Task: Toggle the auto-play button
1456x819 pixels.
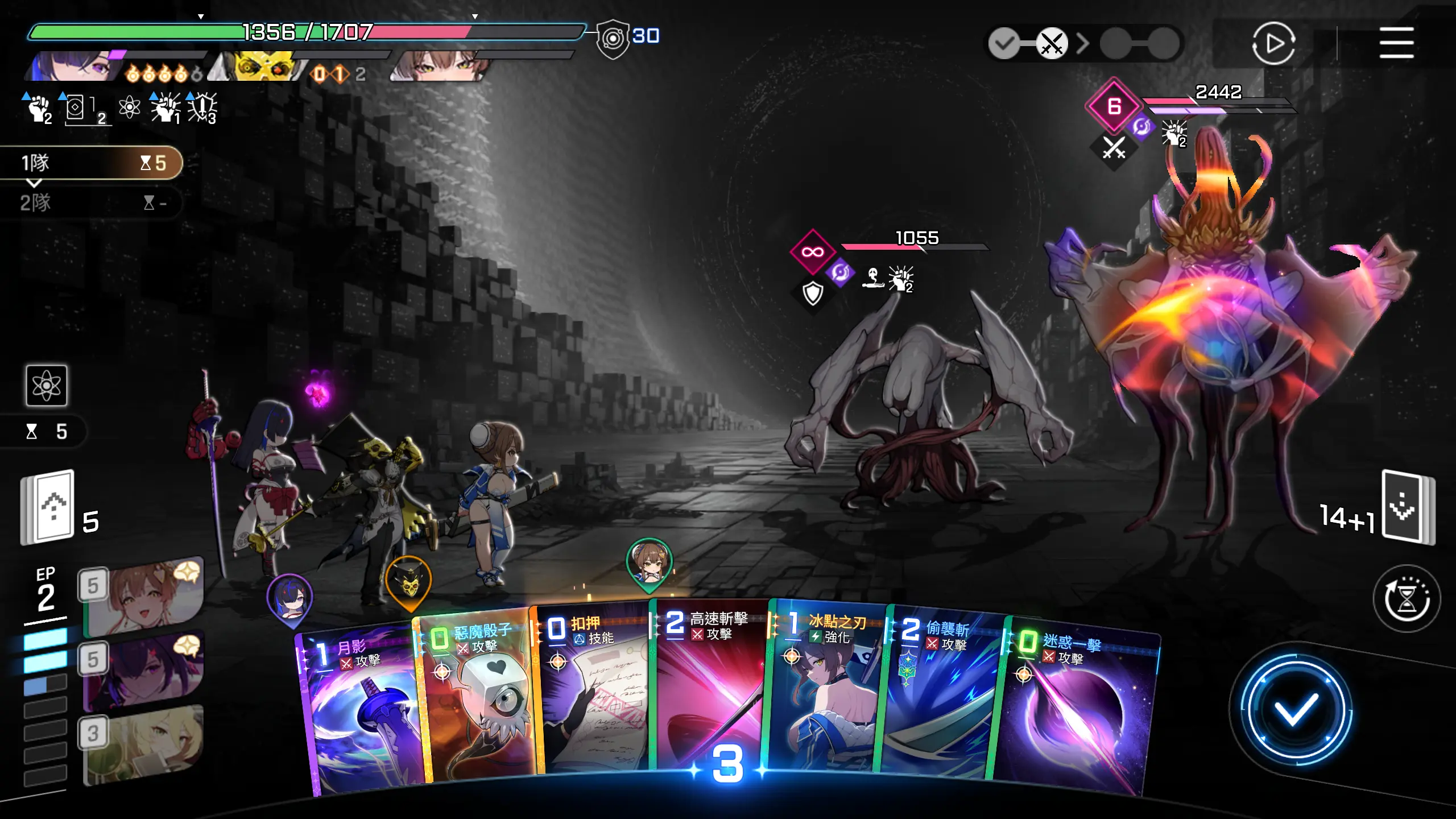Action: [1273, 43]
